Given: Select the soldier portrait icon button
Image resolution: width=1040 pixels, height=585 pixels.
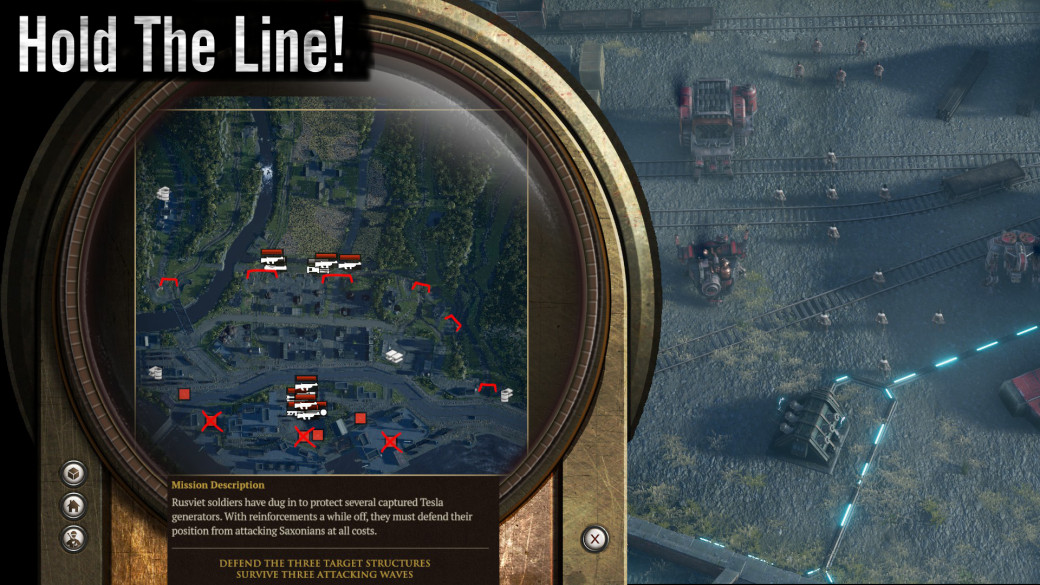Looking at the screenshot, I should pyautogui.click(x=73, y=537).
